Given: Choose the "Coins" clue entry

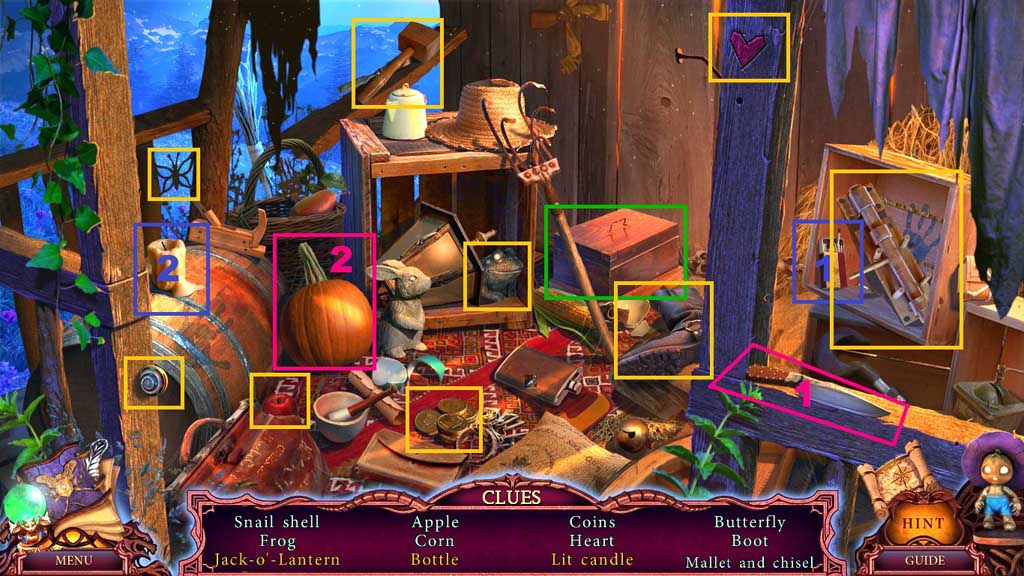Looking at the screenshot, I should point(592,522).
